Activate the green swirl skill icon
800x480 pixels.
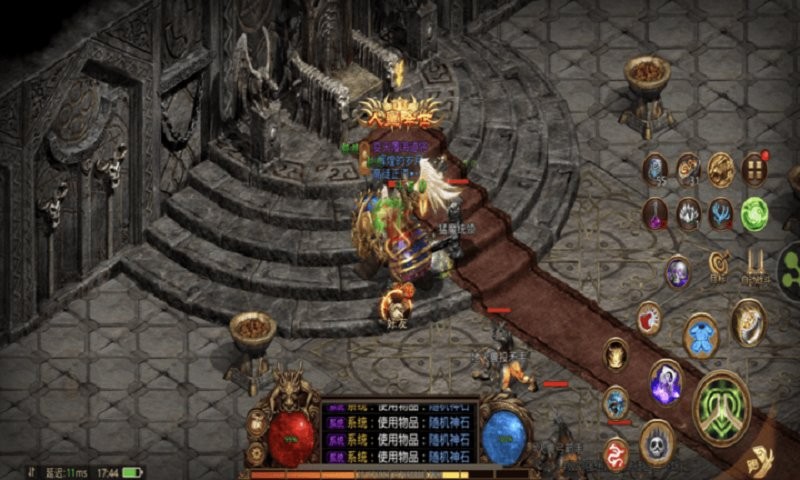(753, 213)
